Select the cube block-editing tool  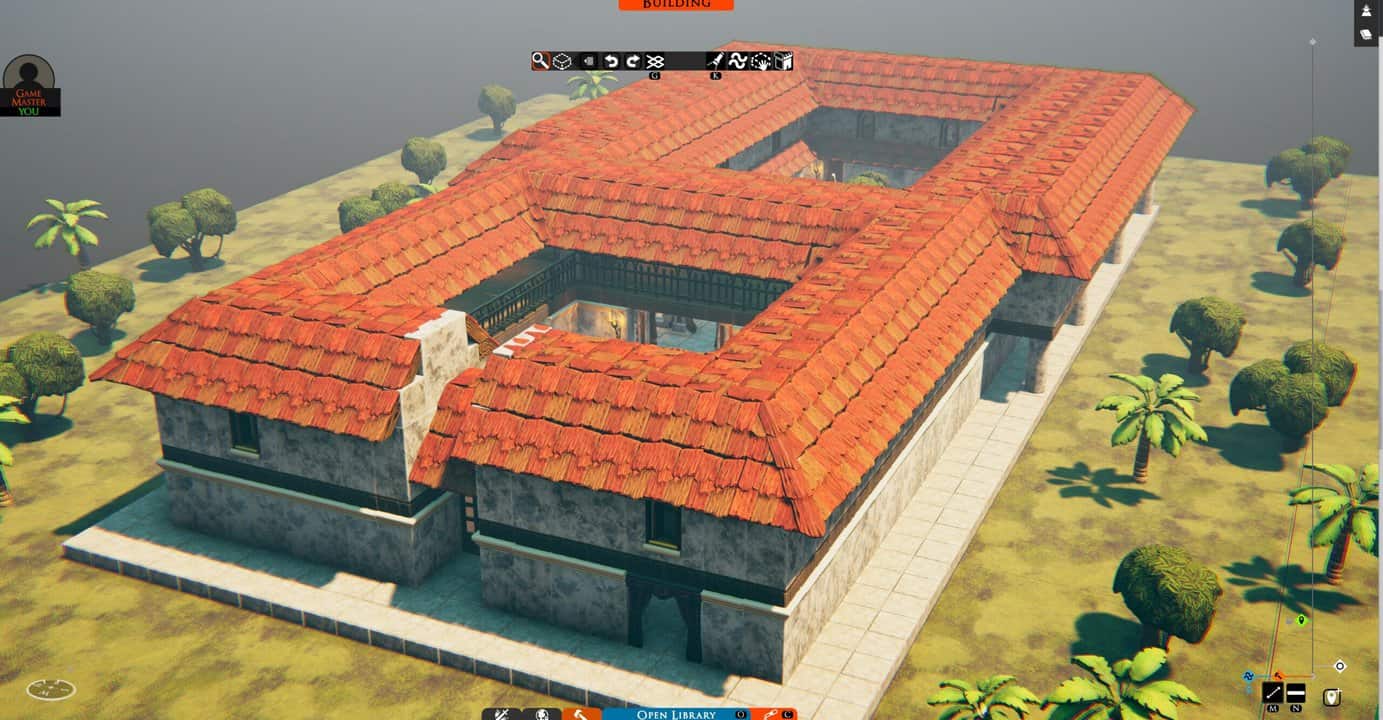562,61
